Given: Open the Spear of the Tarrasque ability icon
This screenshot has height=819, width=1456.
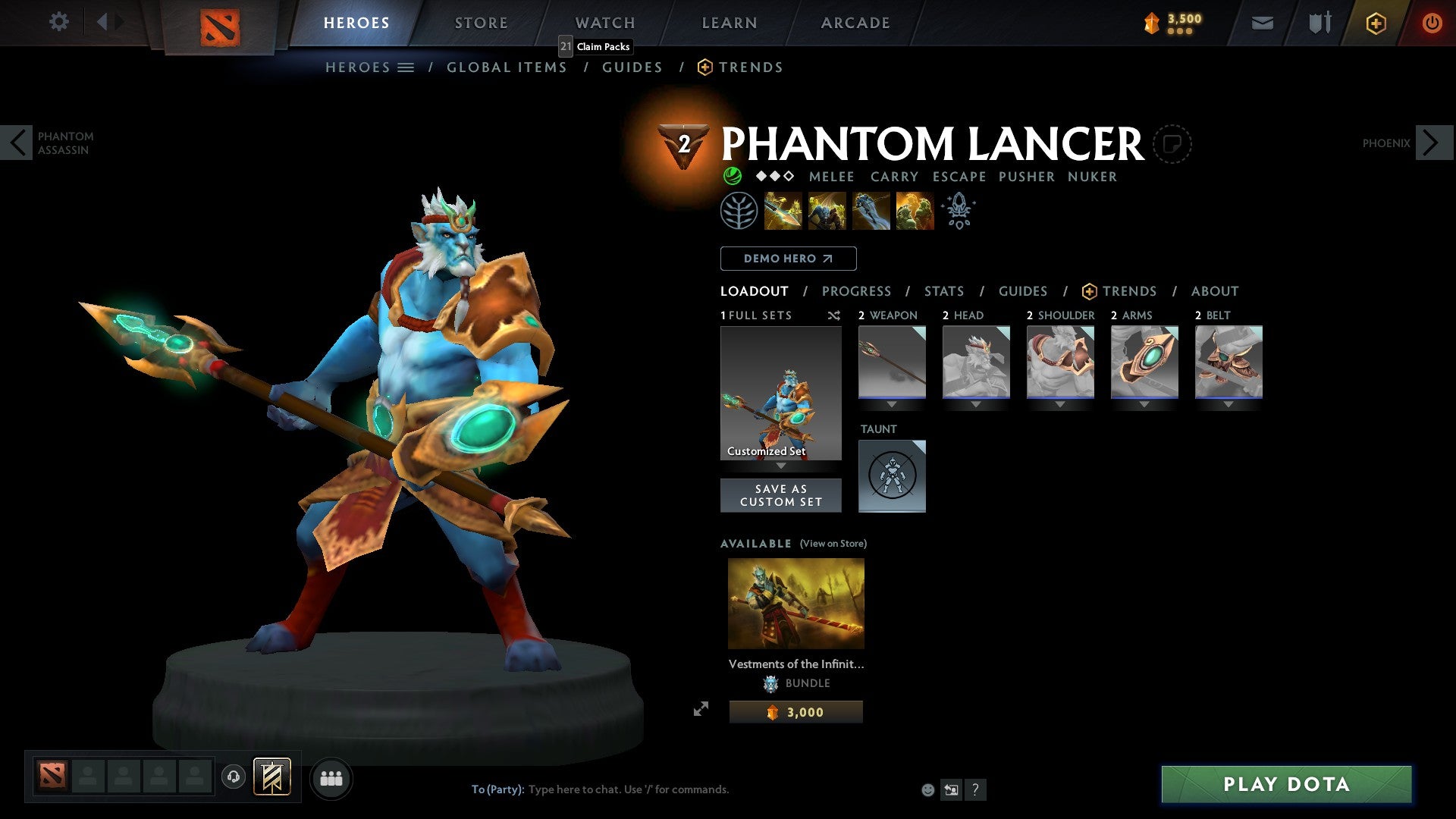Looking at the screenshot, I should coord(782,211).
